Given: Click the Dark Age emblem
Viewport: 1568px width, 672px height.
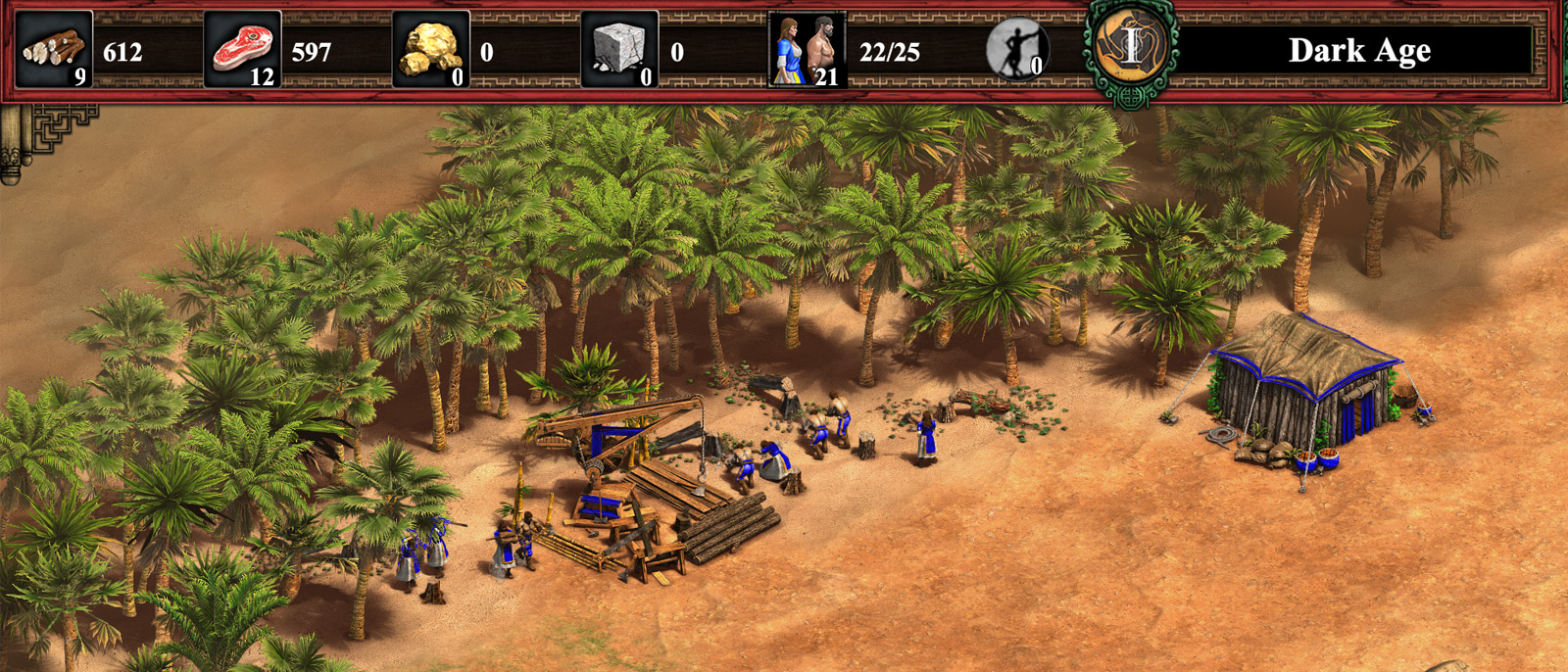Looking at the screenshot, I should tap(1131, 47).
